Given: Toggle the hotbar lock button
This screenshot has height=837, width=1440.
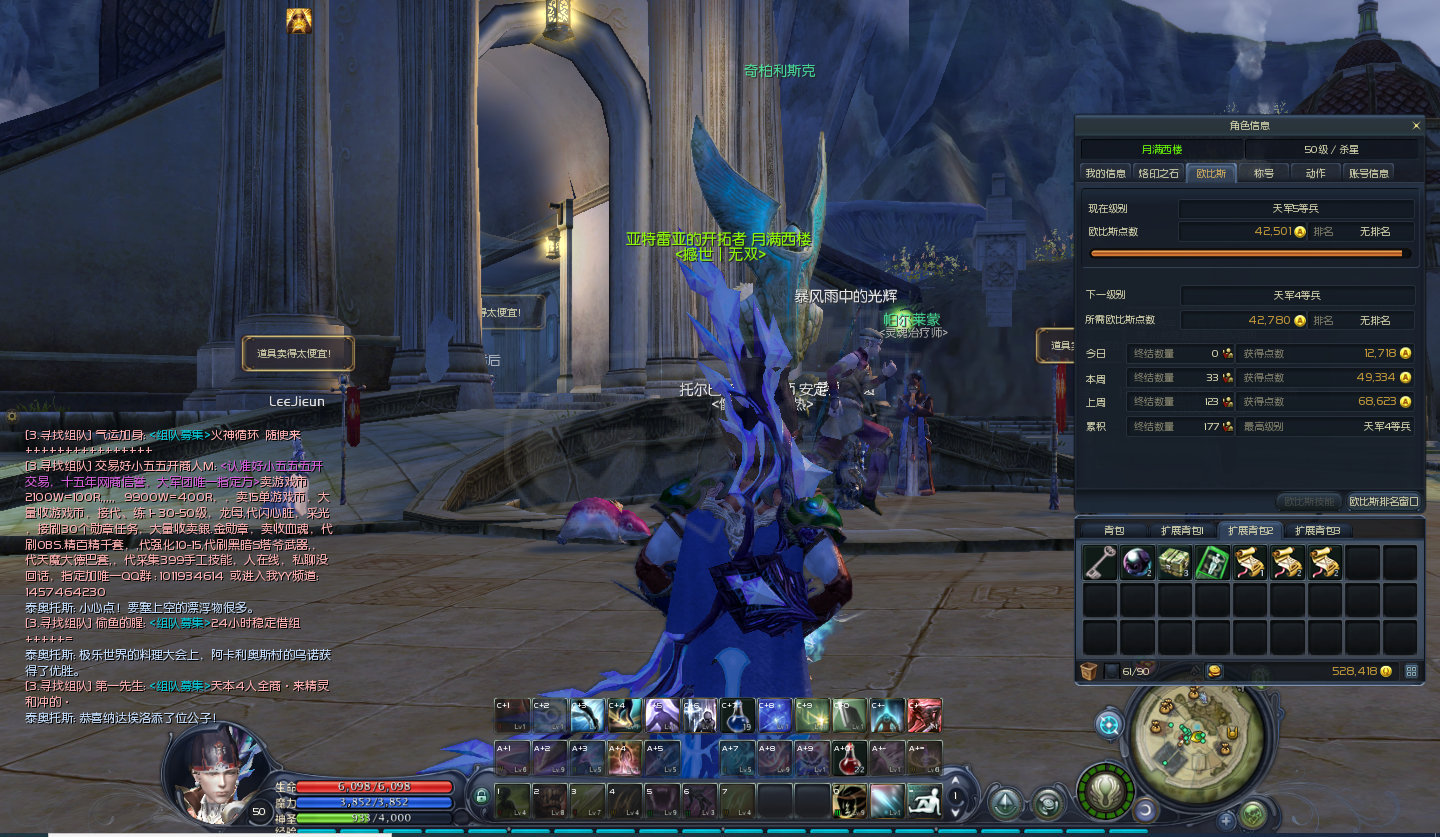Looking at the screenshot, I should point(481,797).
